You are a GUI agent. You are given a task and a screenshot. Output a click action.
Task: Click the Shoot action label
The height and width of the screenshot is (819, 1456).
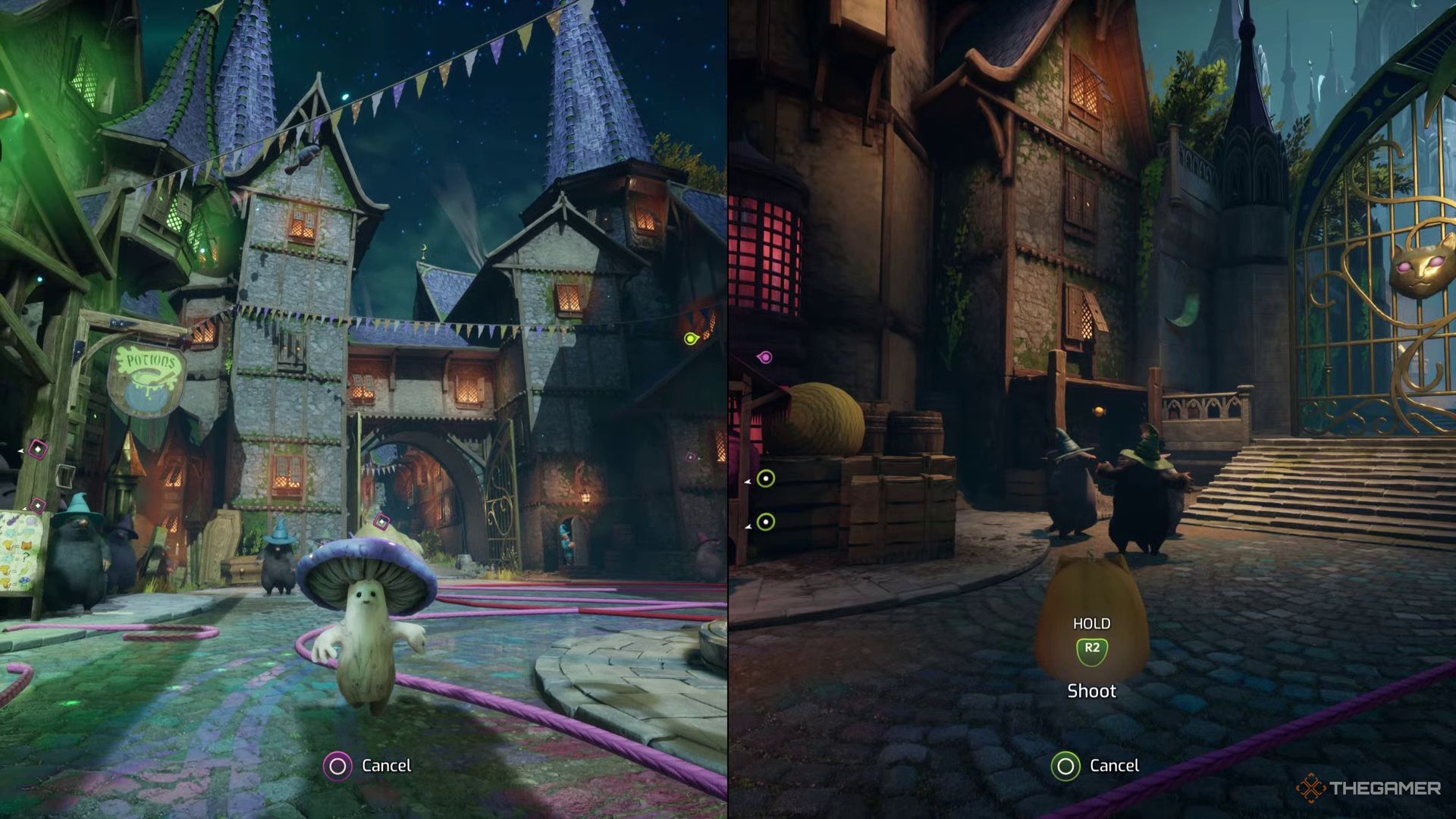click(1092, 691)
